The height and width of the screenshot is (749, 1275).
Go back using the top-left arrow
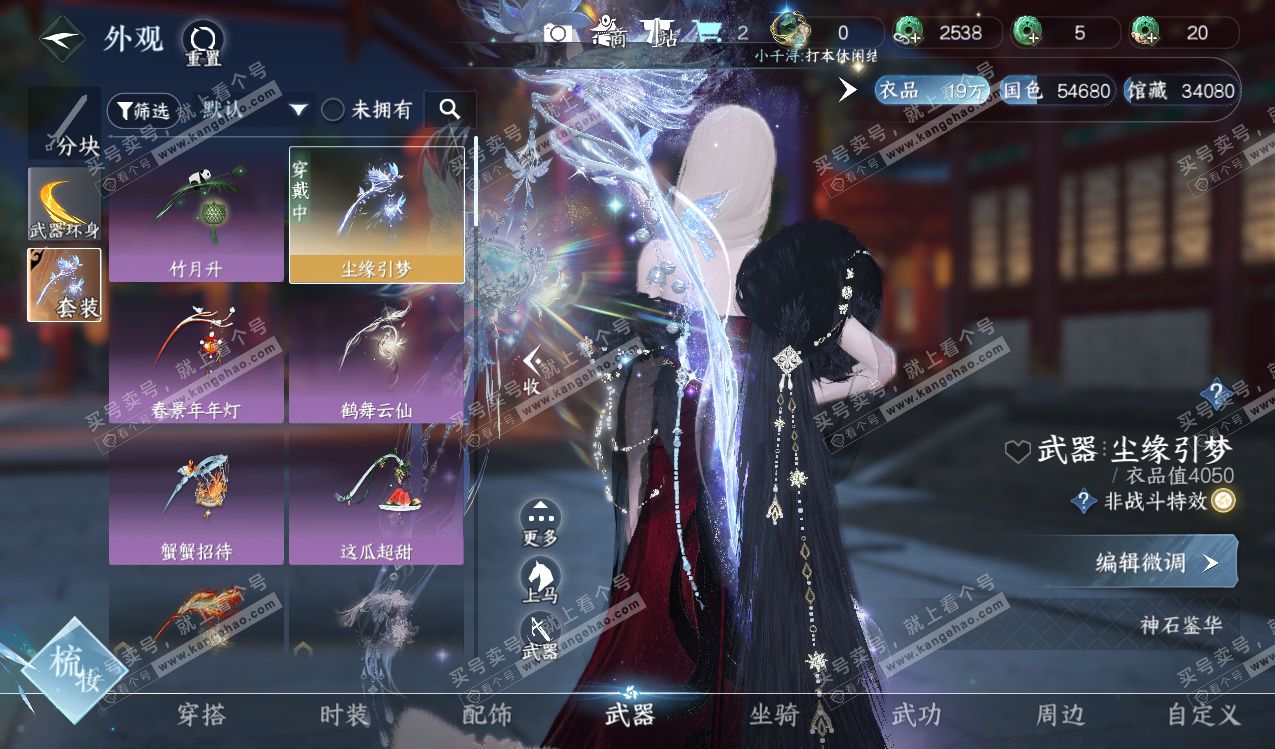(x=62, y=40)
